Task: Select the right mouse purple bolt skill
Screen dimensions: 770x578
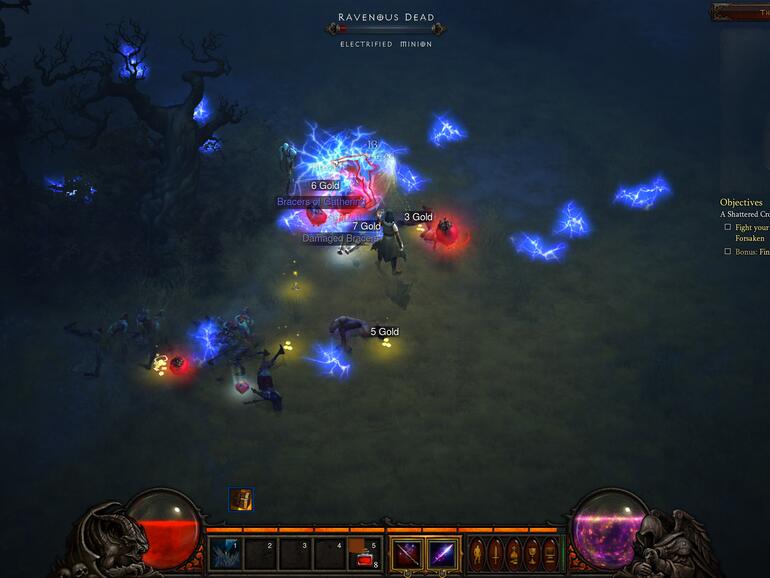Action: (x=442, y=553)
